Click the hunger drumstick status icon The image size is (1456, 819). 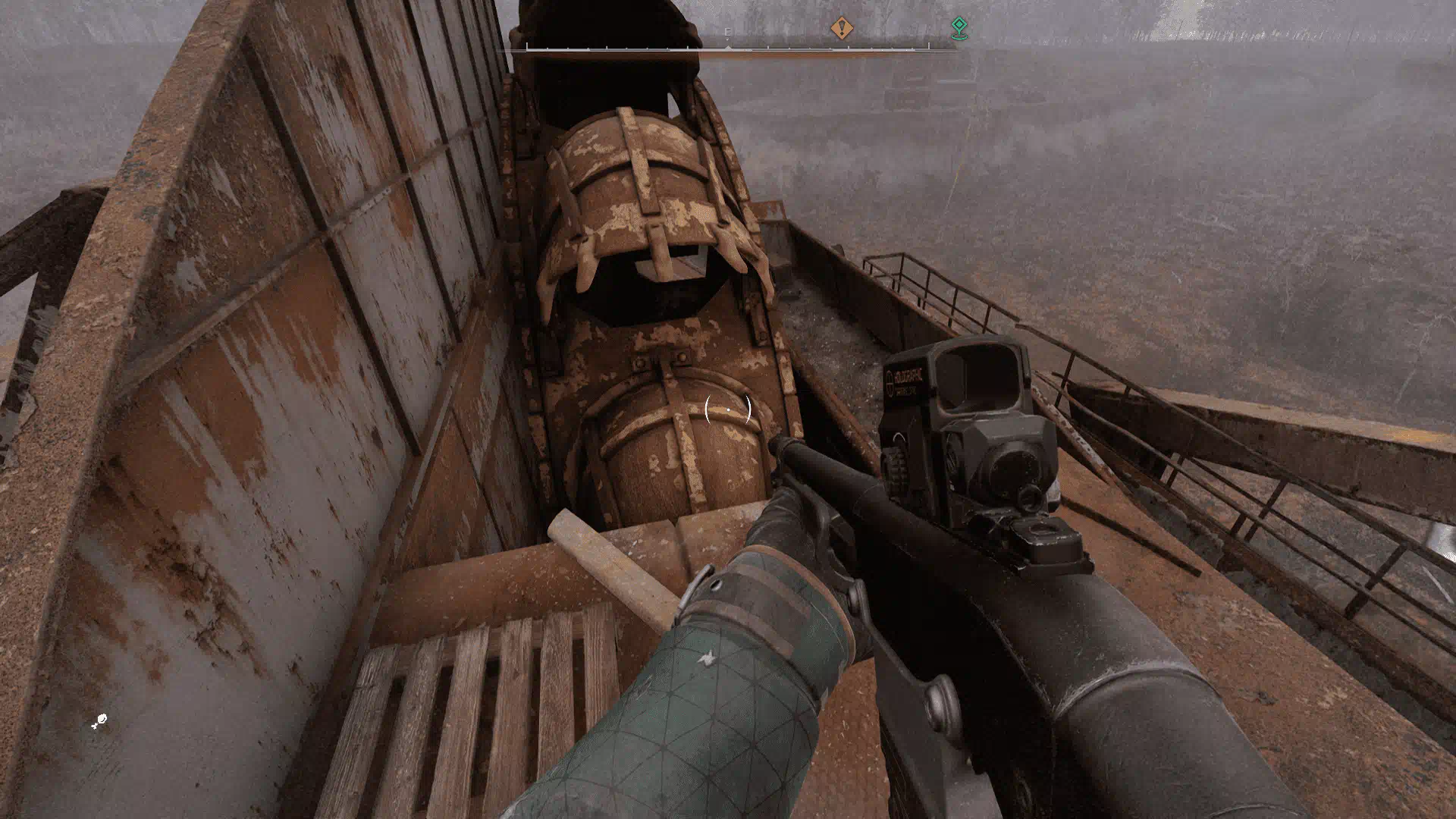(x=99, y=721)
